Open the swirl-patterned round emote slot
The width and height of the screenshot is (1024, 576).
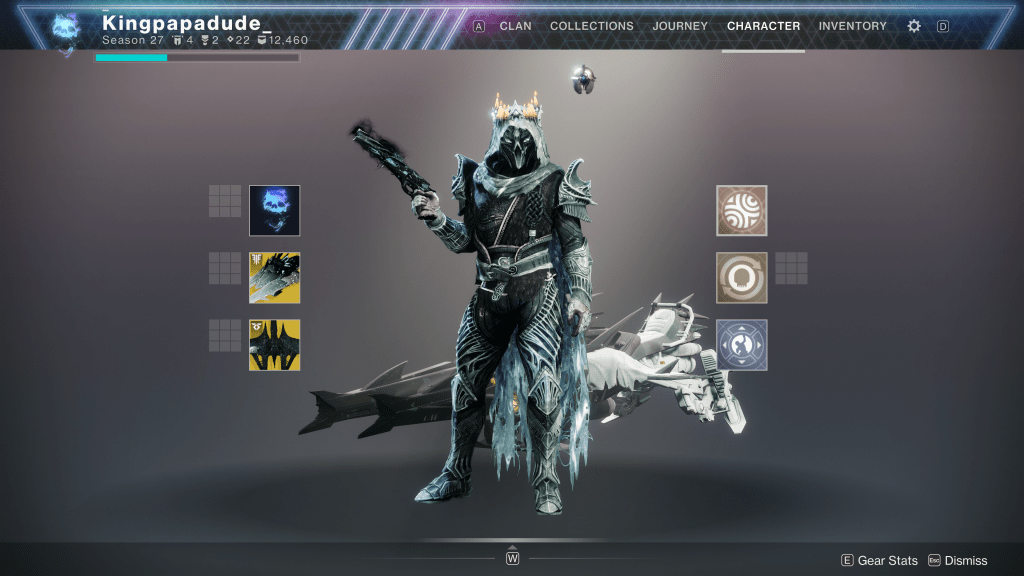(x=742, y=210)
